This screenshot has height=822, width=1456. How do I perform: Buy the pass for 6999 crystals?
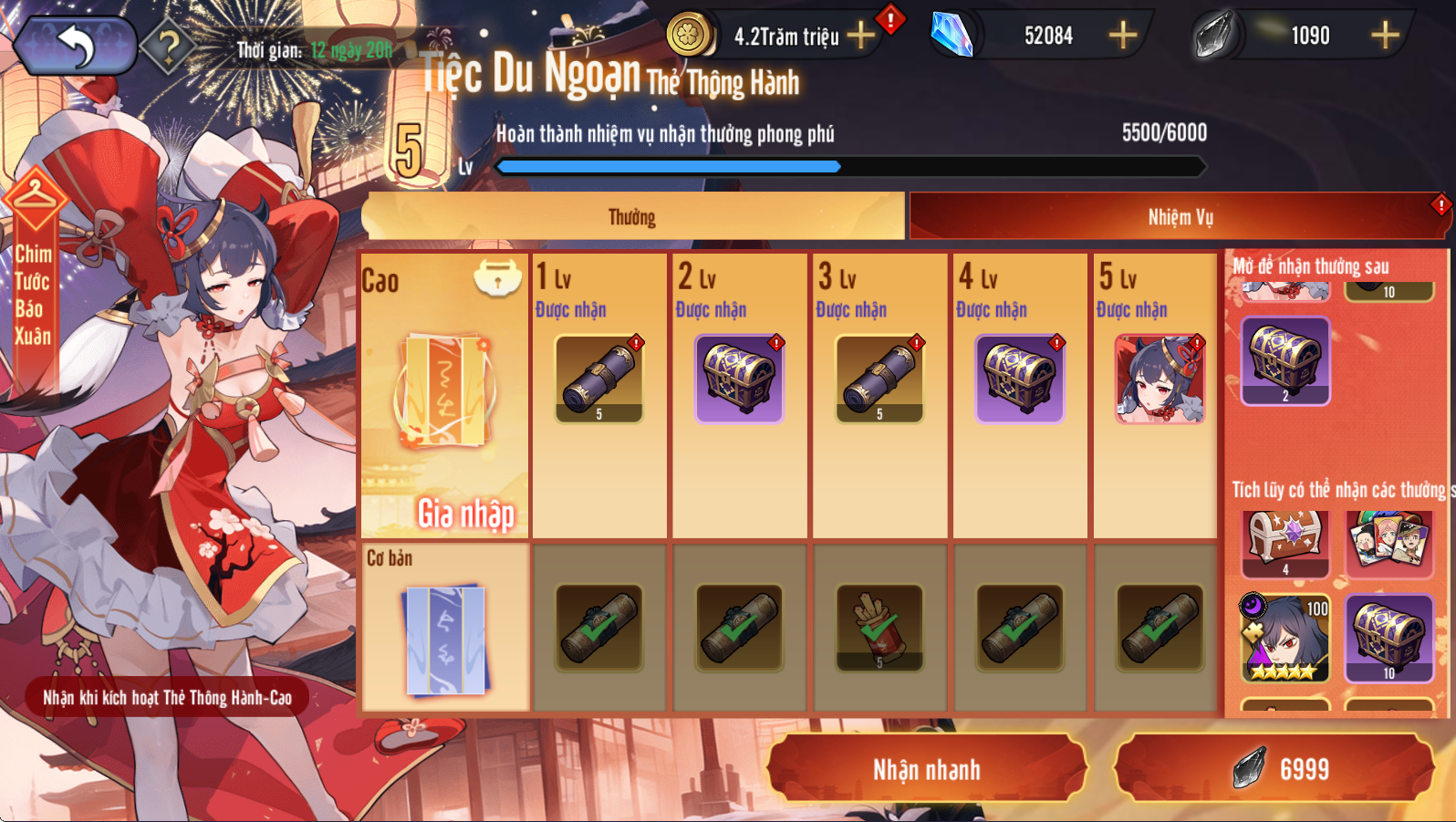[1274, 769]
